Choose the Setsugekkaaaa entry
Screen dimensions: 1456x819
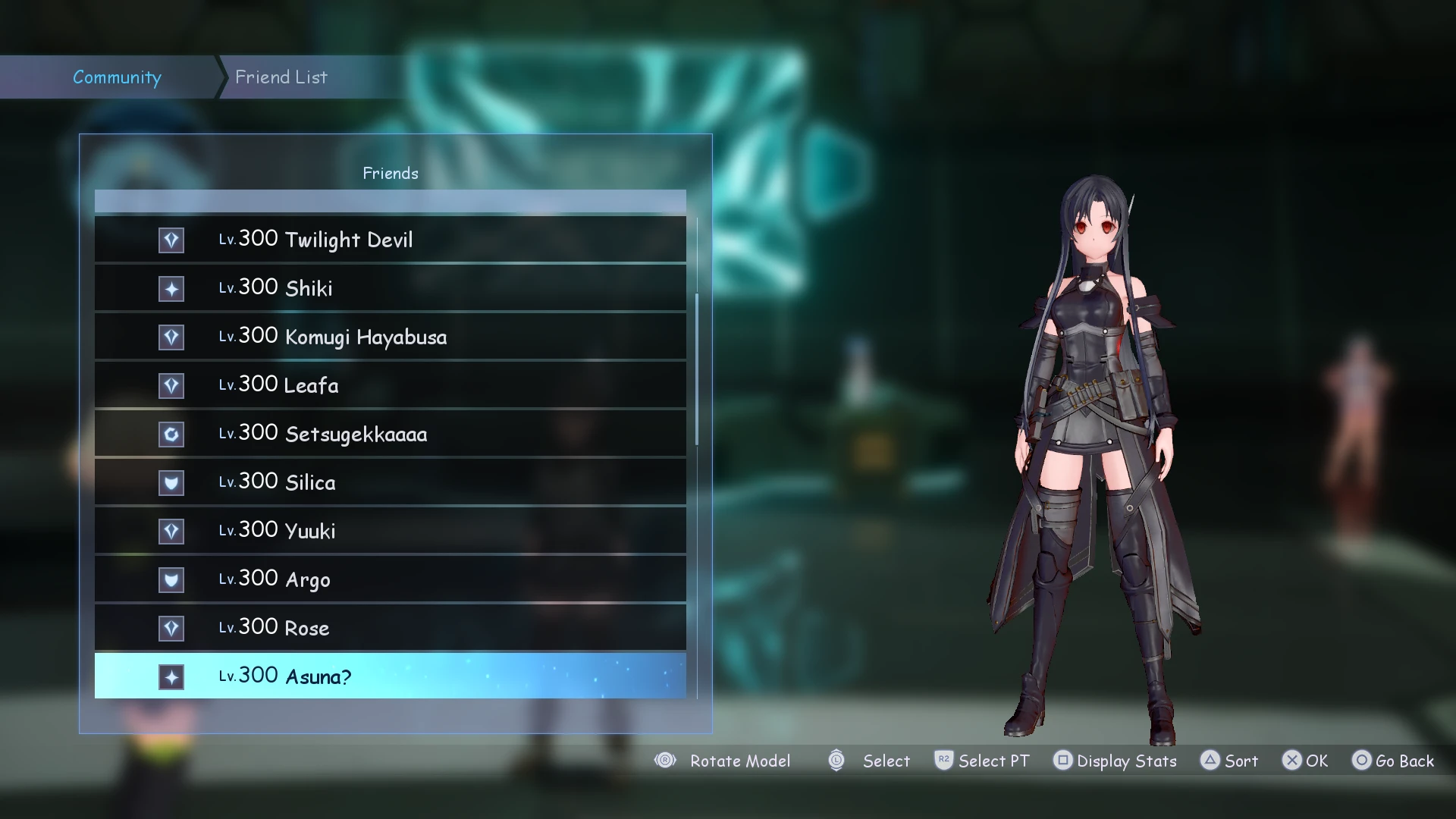(390, 434)
